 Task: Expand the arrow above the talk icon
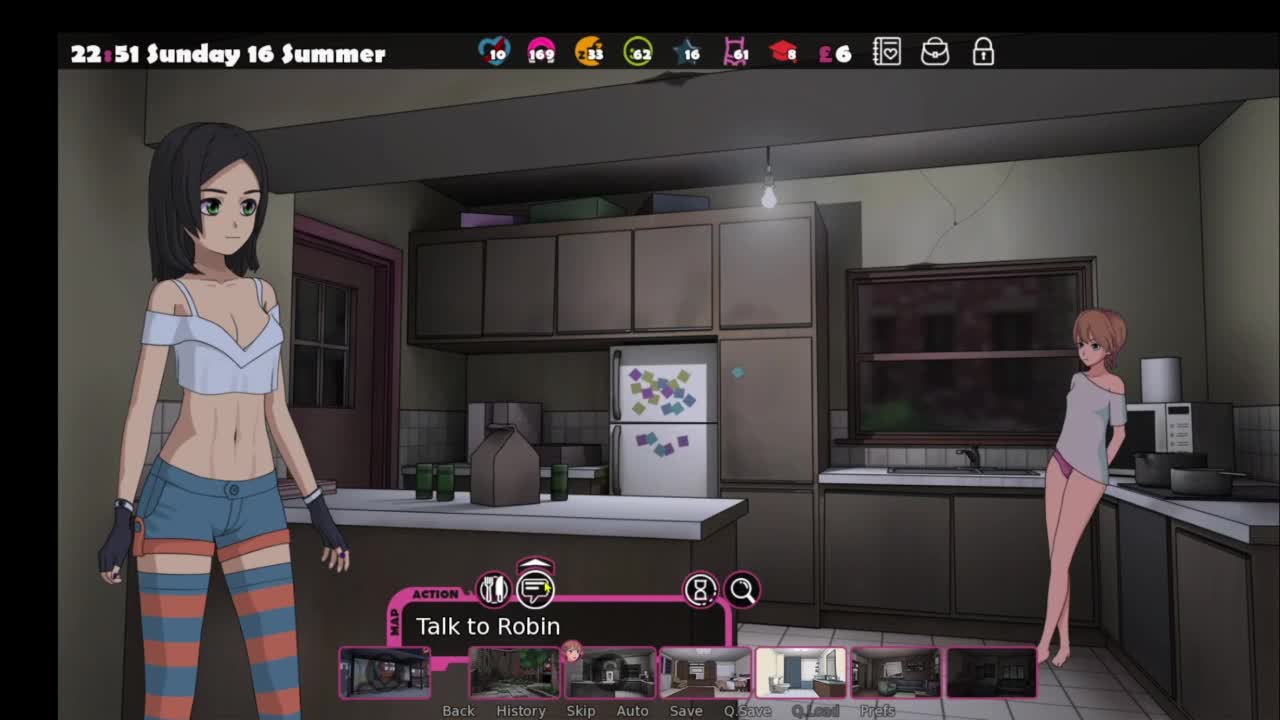[x=536, y=565]
